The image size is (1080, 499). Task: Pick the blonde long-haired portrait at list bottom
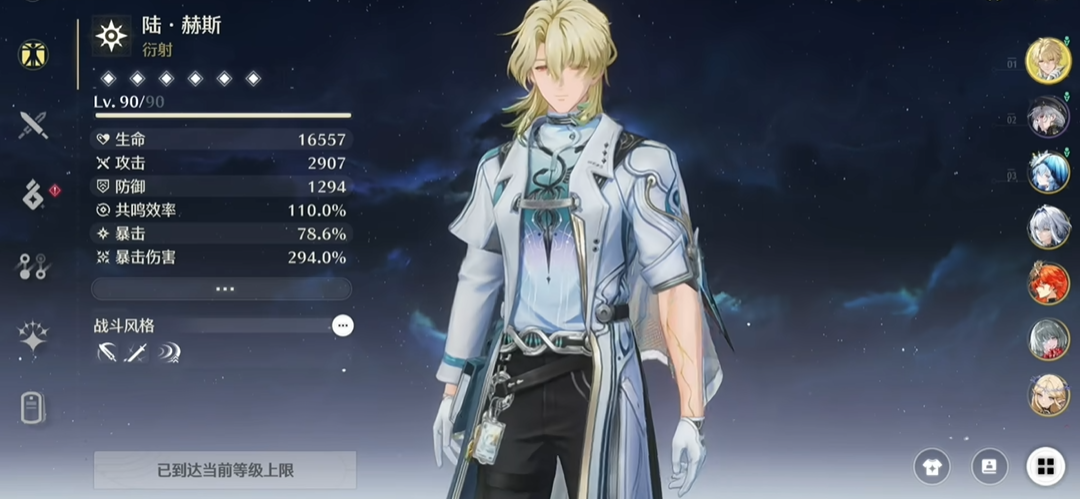tap(1048, 395)
